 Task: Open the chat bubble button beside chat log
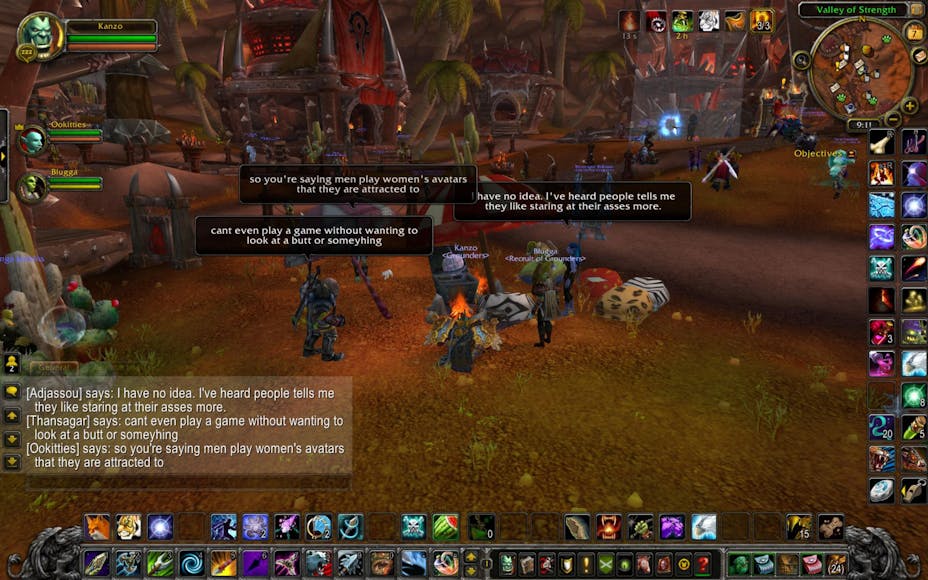click(x=12, y=391)
